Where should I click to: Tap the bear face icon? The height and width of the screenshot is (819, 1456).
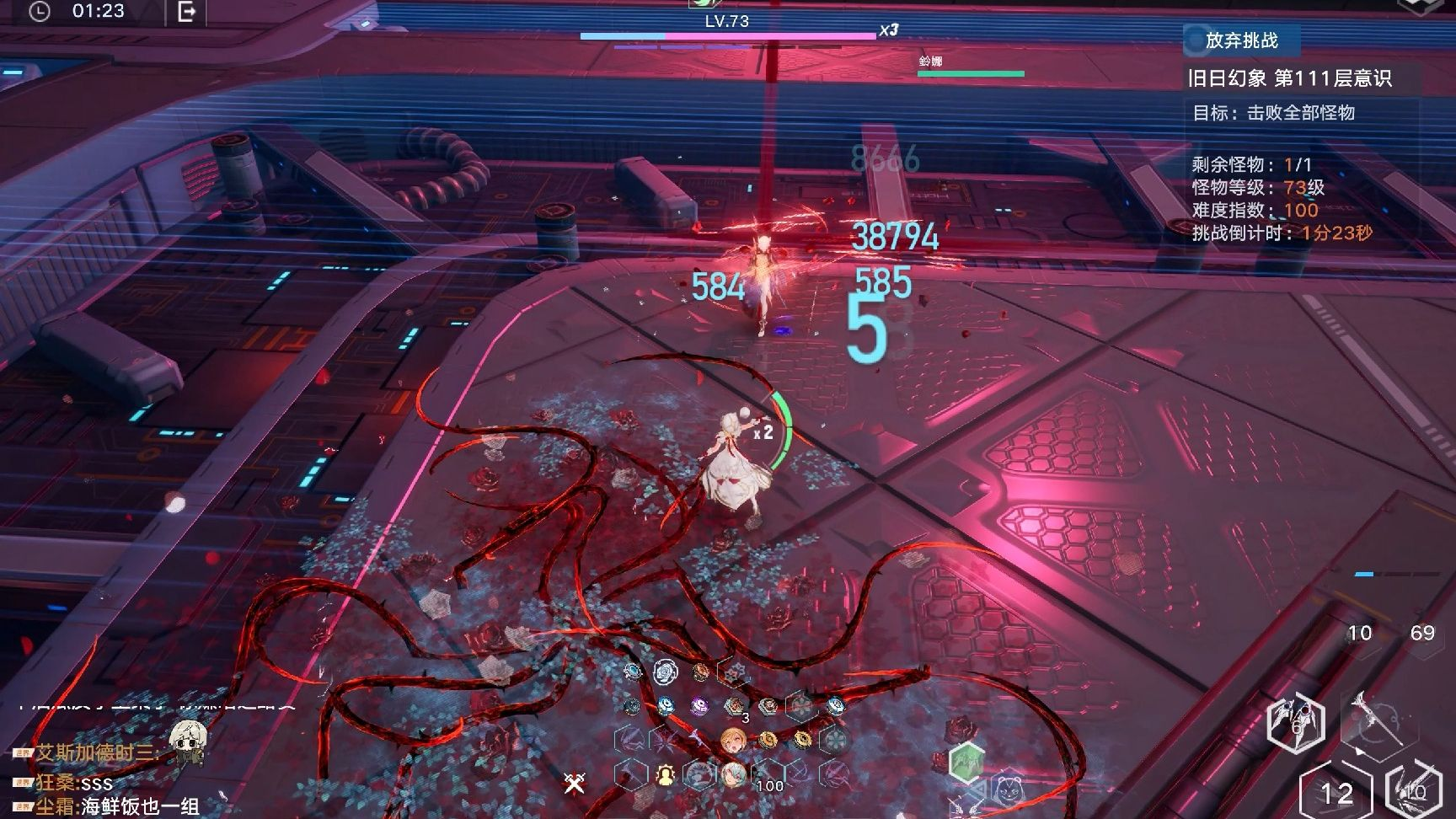coord(1008,790)
